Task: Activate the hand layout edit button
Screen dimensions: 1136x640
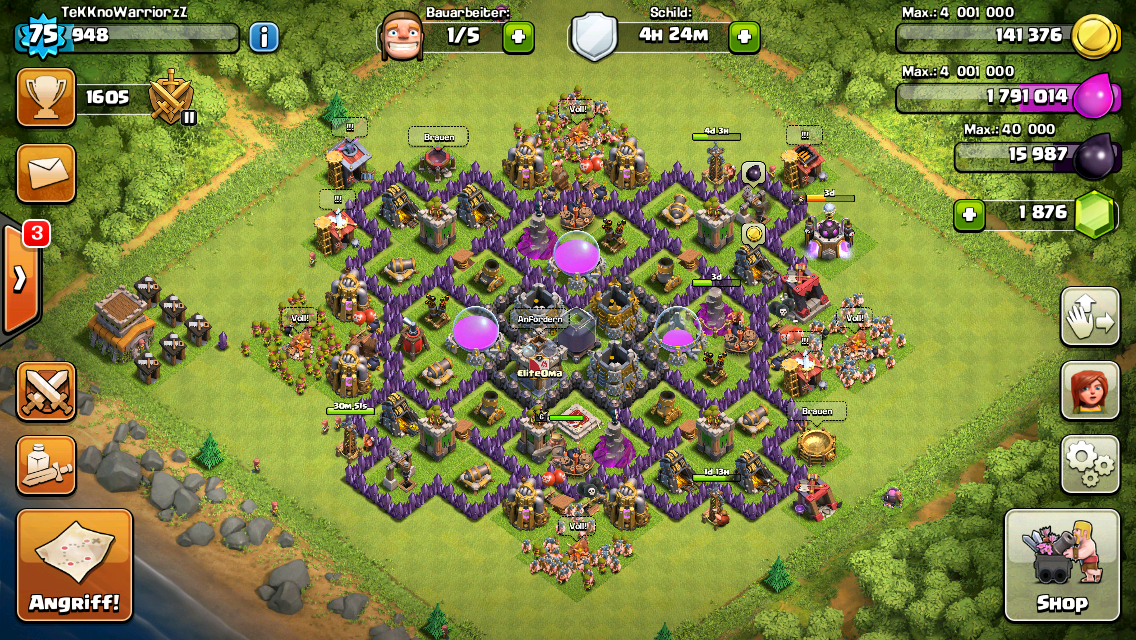Action: point(1089,317)
